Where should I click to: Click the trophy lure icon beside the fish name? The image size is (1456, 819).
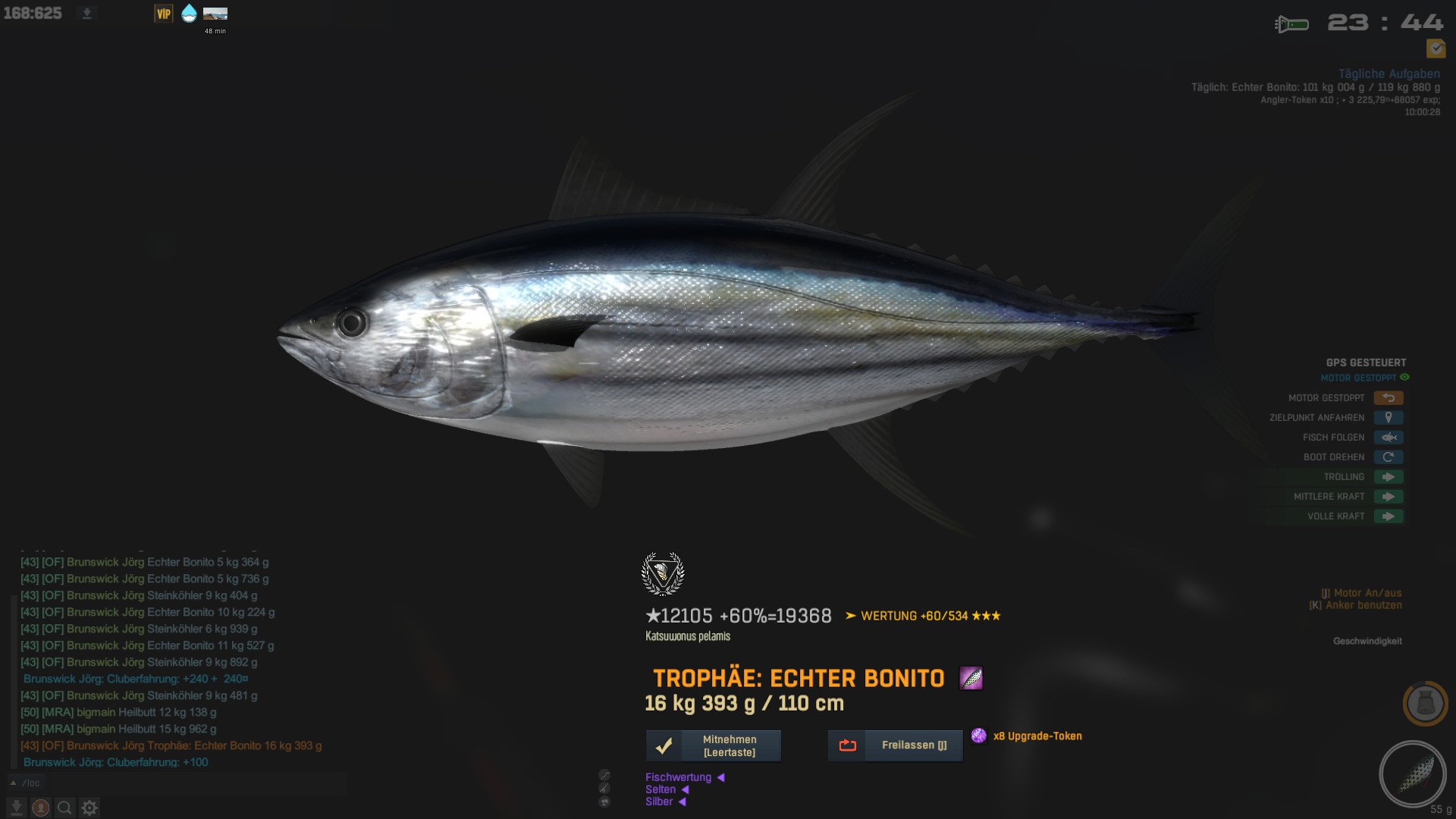[971, 678]
